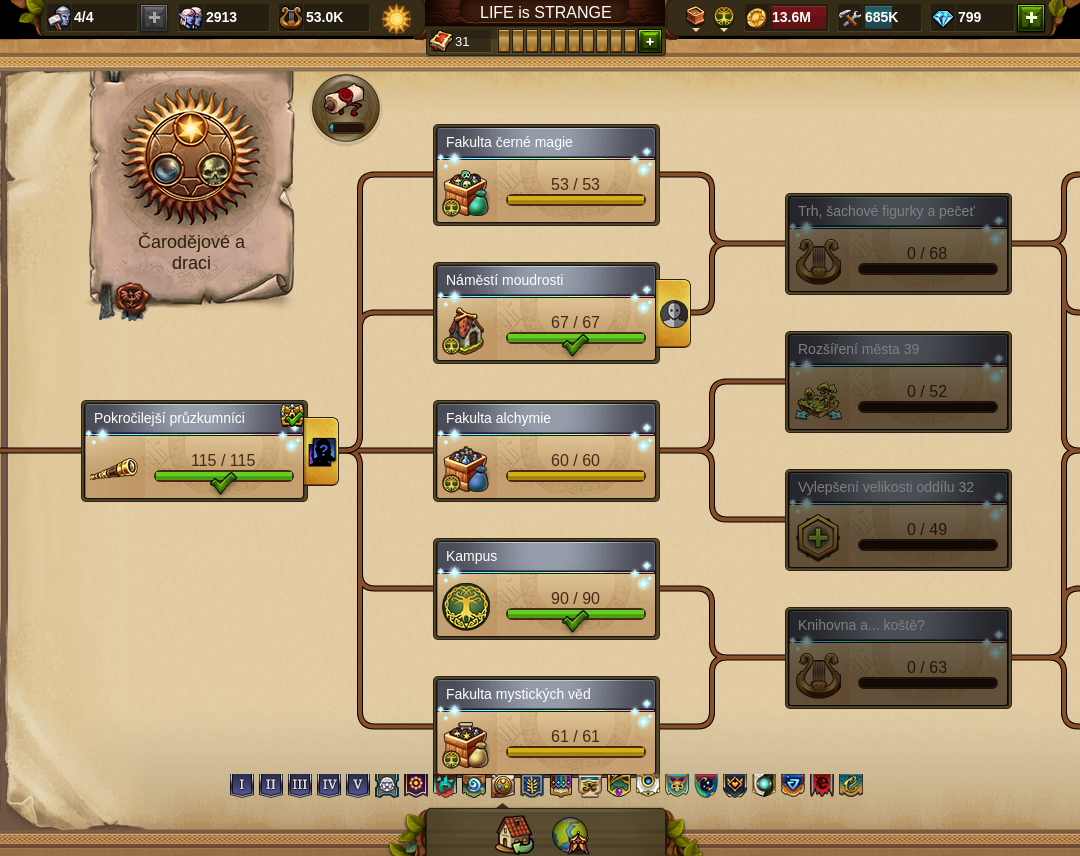Select the Náměstí moudrosti technology
The height and width of the screenshot is (856, 1080).
[546, 313]
